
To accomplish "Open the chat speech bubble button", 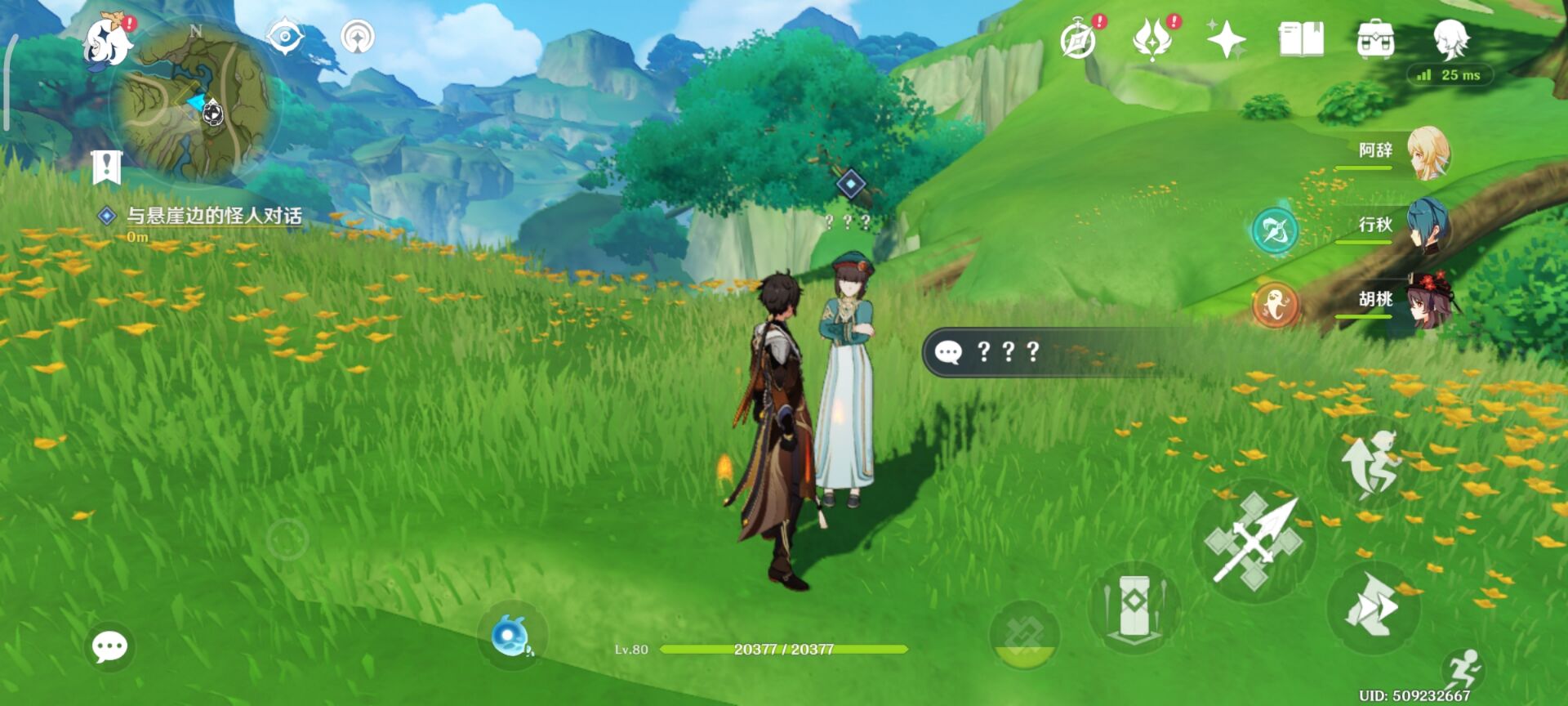I will click(109, 647).
